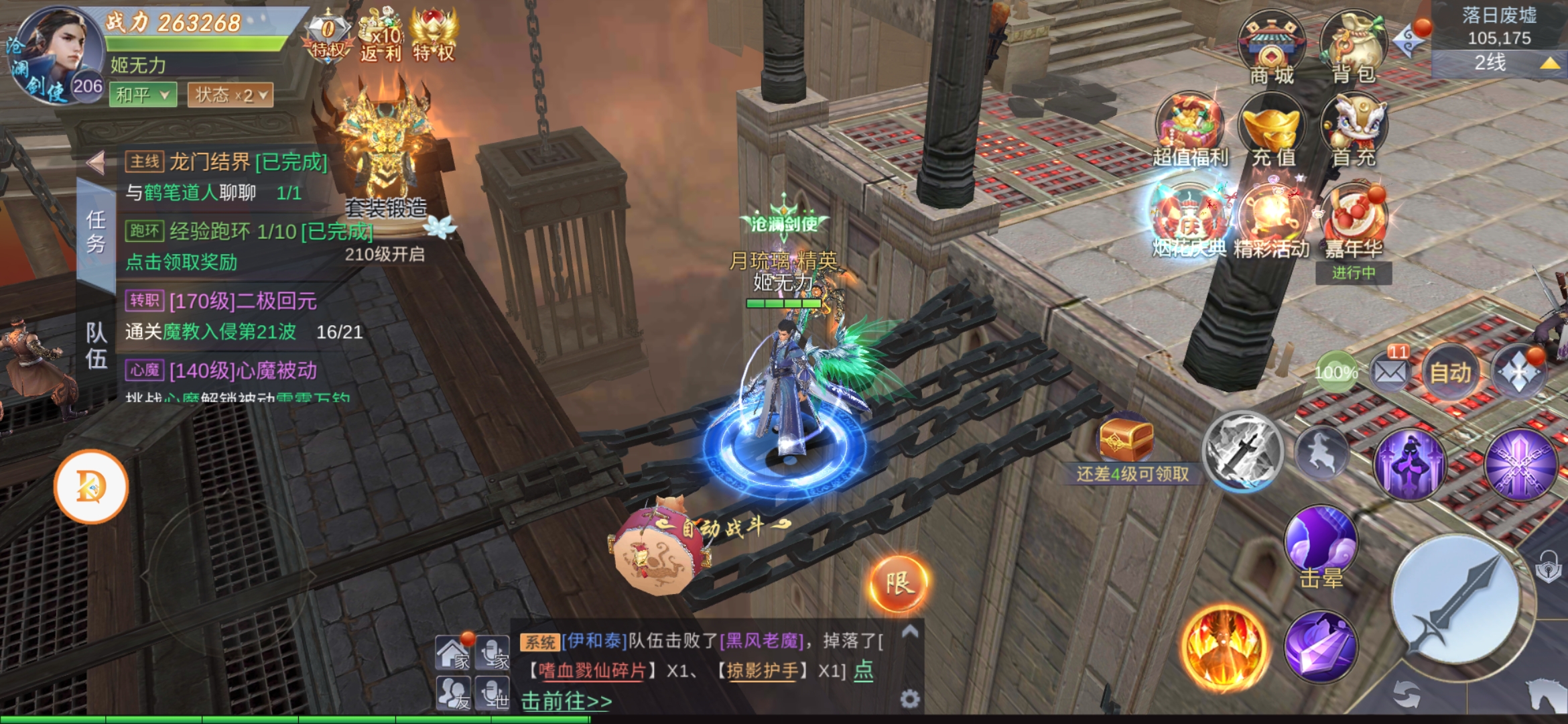Open the 充值 recharge menu
This screenshot has width=1568, height=724.
(x=1272, y=131)
